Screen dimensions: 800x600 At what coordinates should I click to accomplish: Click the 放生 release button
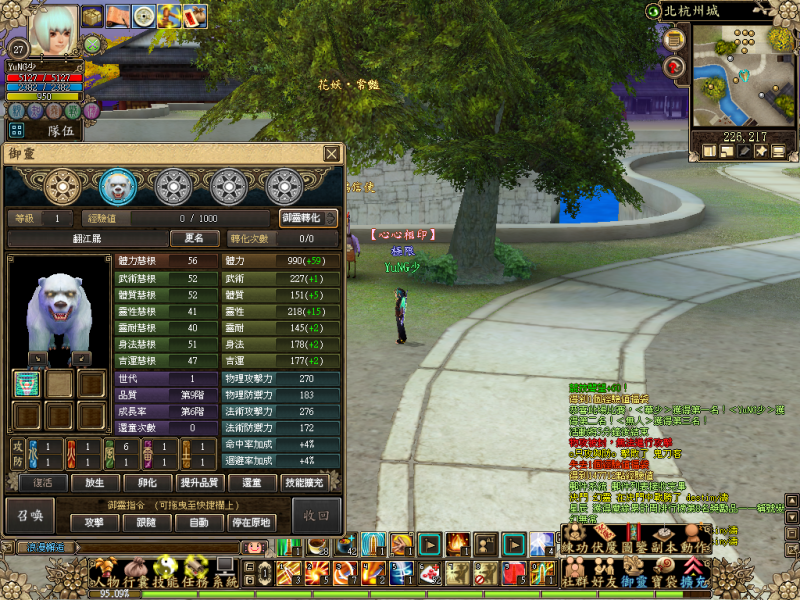pos(95,483)
